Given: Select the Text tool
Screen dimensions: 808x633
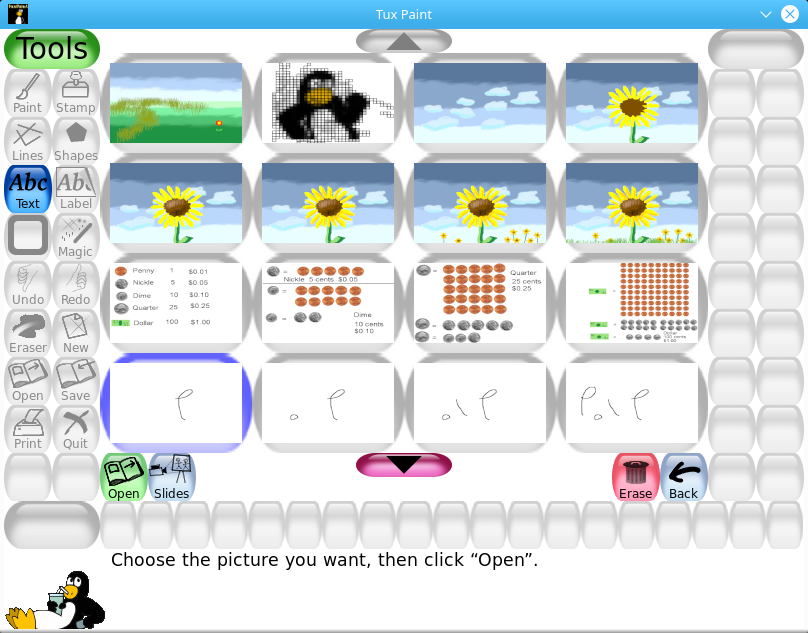Looking at the screenshot, I should [x=28, y=189].
